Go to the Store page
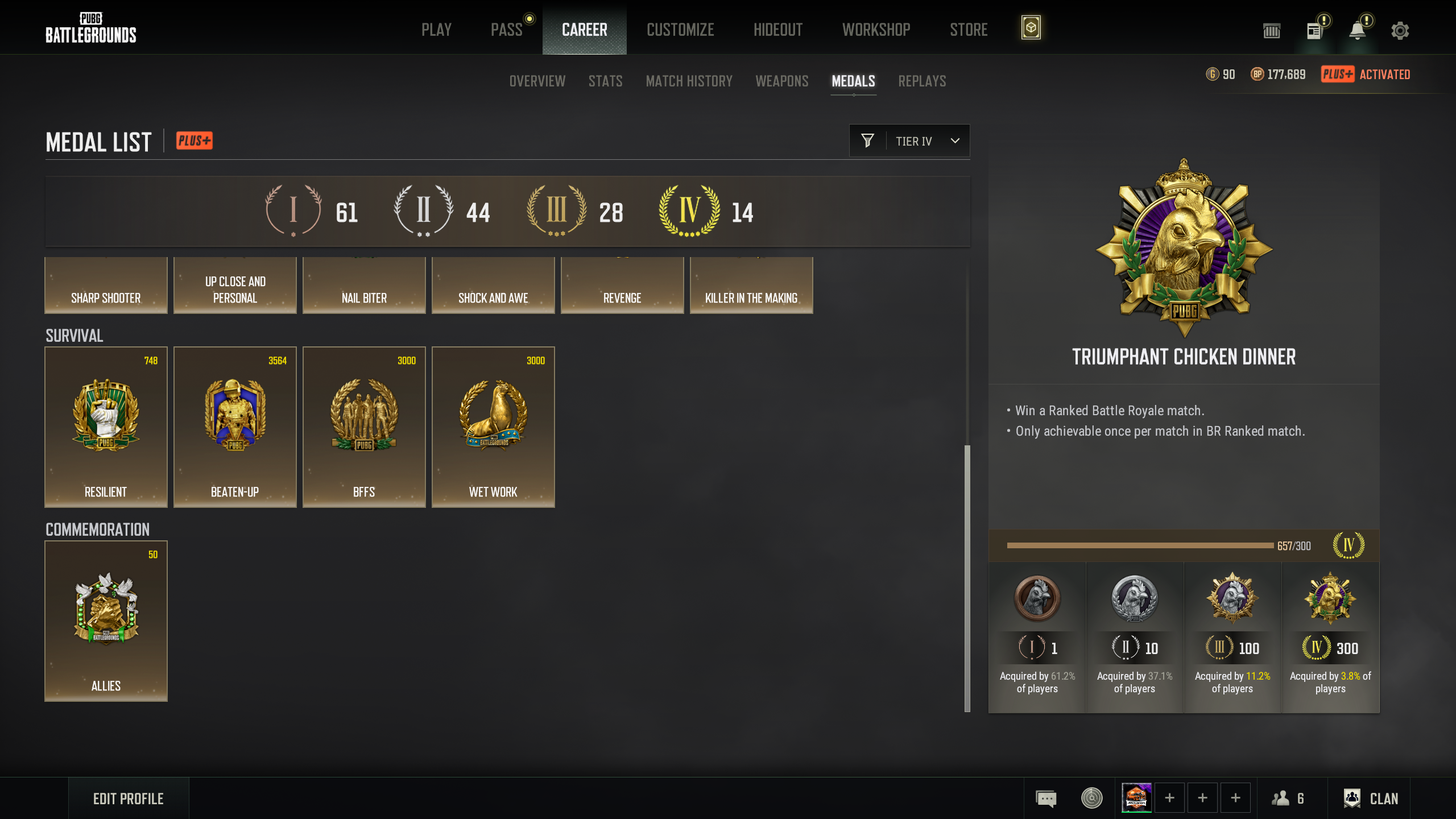1456x819 pixels. [x=969, y=30]
